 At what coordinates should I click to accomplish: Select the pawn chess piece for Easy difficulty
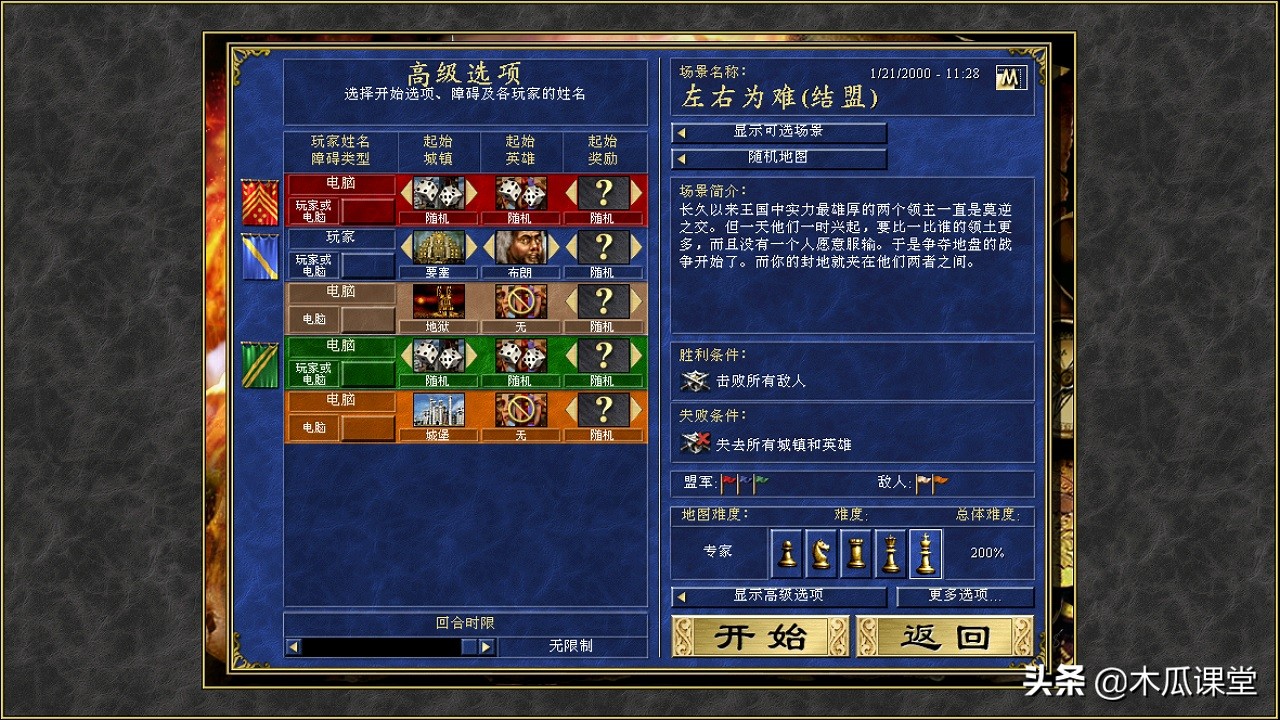pyautogui.click(x=786, y=553)
